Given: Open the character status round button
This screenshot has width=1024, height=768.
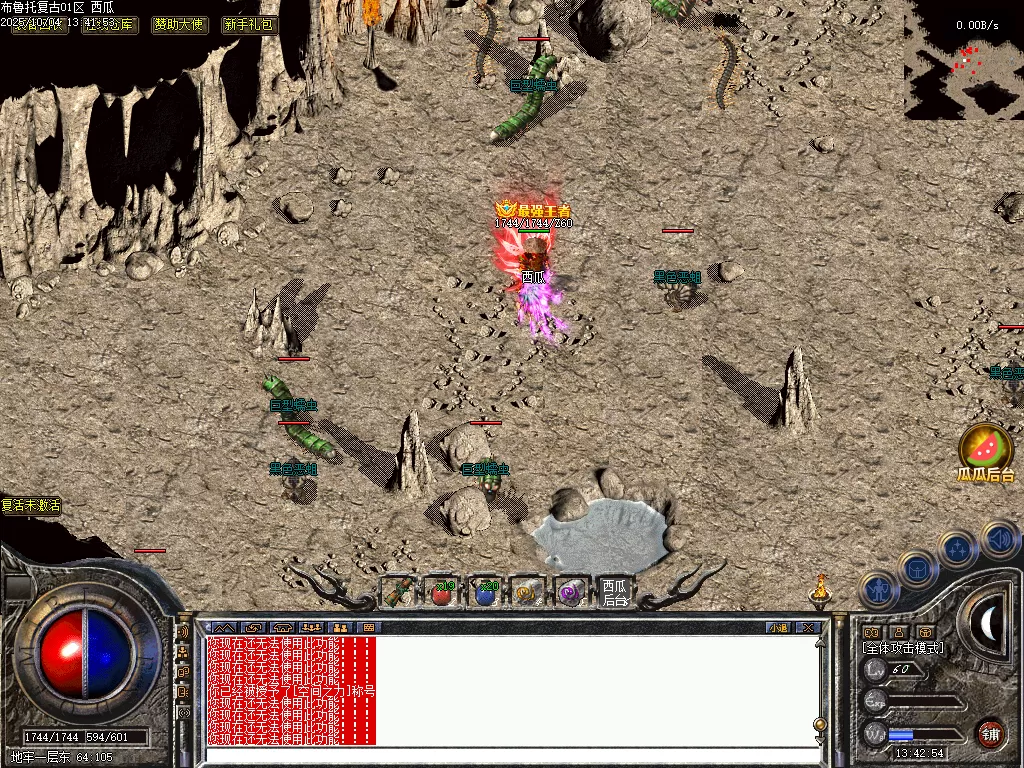Looking at the screenshot, I should [x=877, y=591].
